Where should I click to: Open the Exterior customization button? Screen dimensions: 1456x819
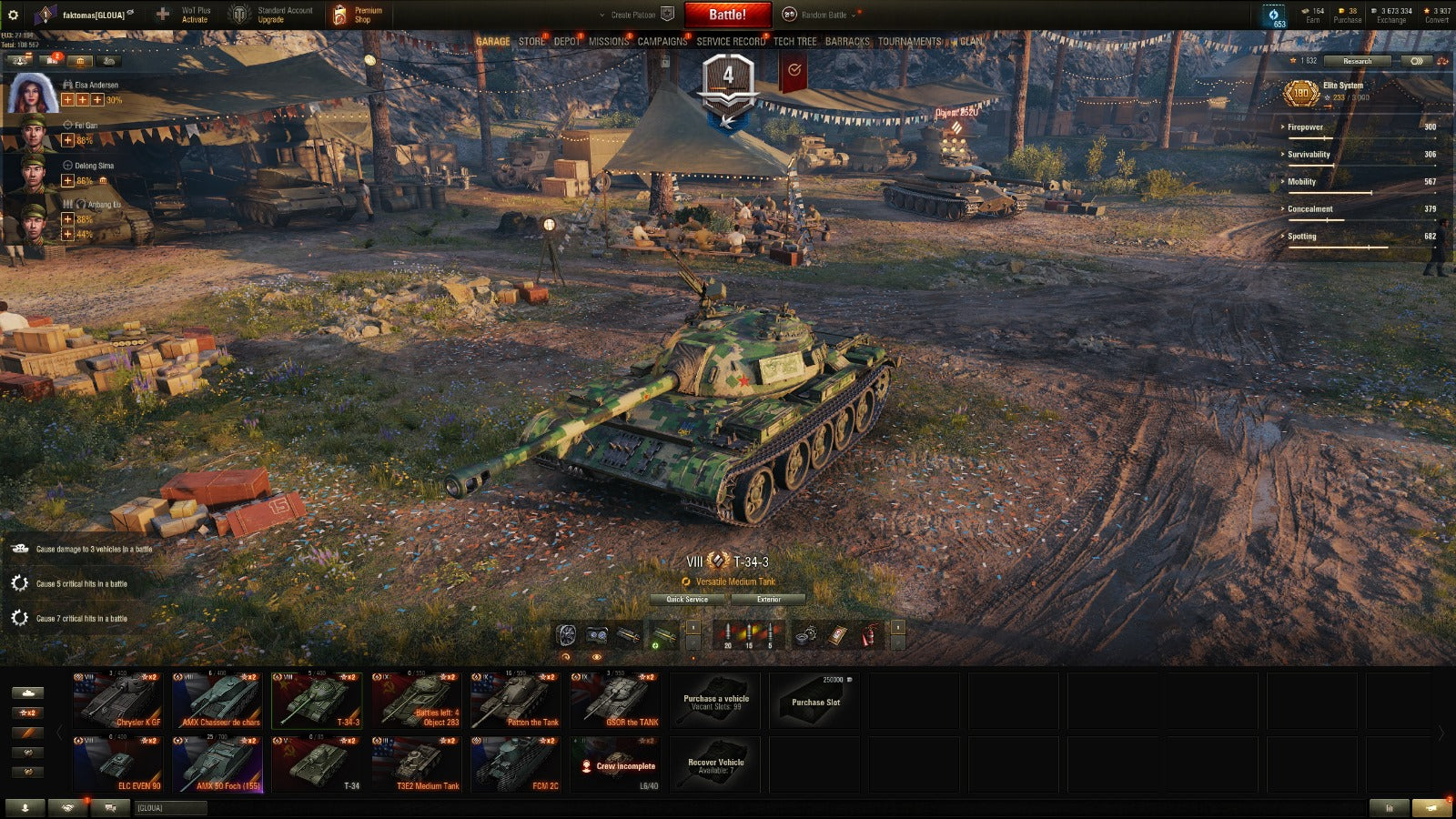[x=768, y=600]
